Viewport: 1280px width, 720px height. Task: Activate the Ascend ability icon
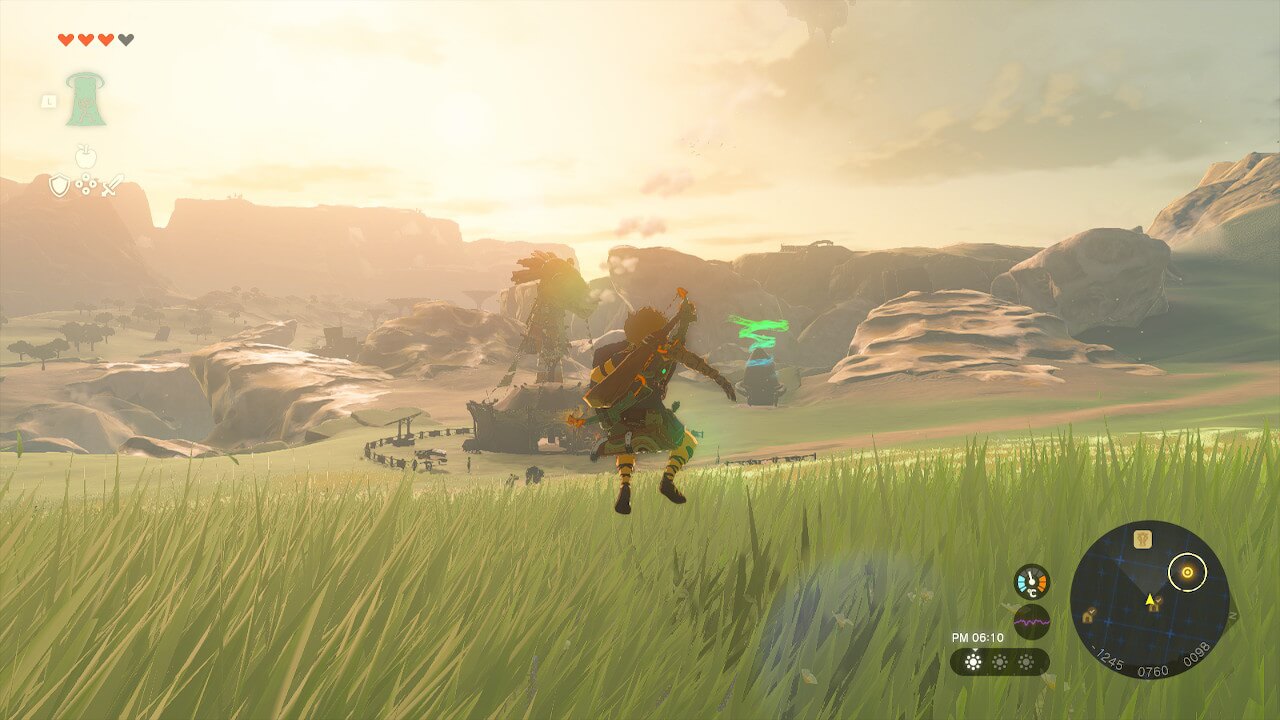[86, 99]
